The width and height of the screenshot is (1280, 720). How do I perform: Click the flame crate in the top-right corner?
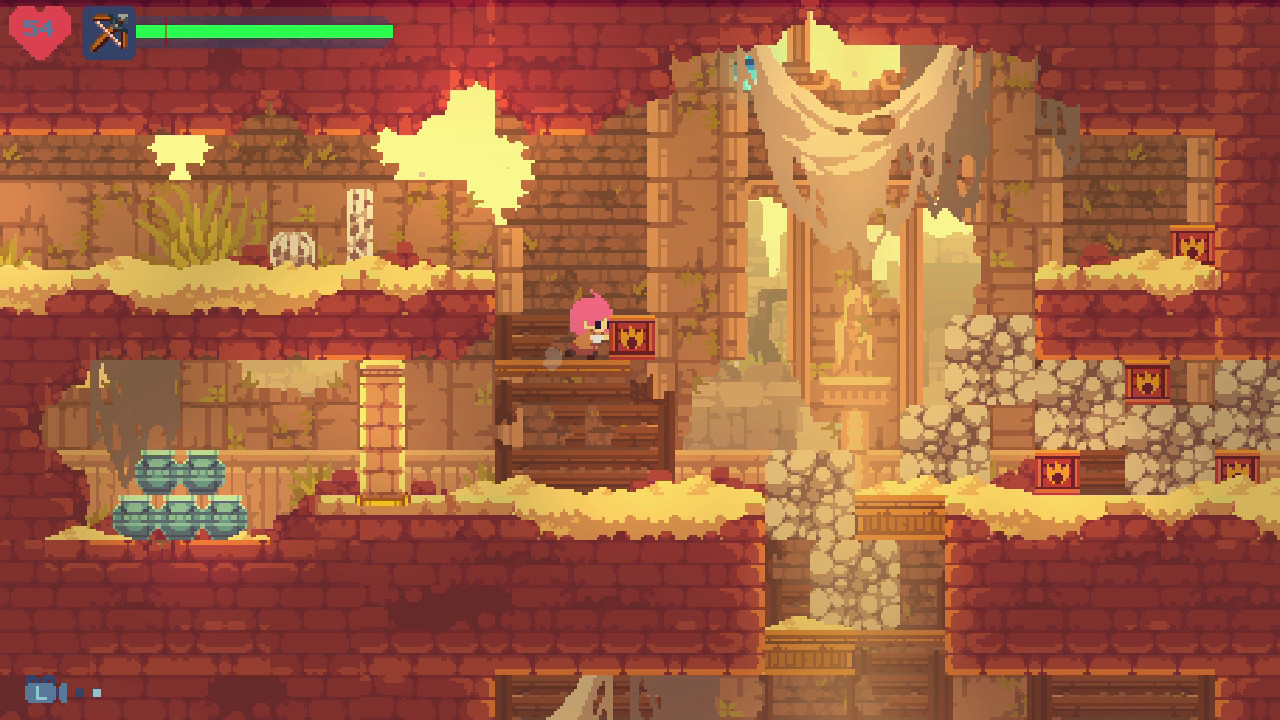pyautogui.click(x=1190, y=243)
